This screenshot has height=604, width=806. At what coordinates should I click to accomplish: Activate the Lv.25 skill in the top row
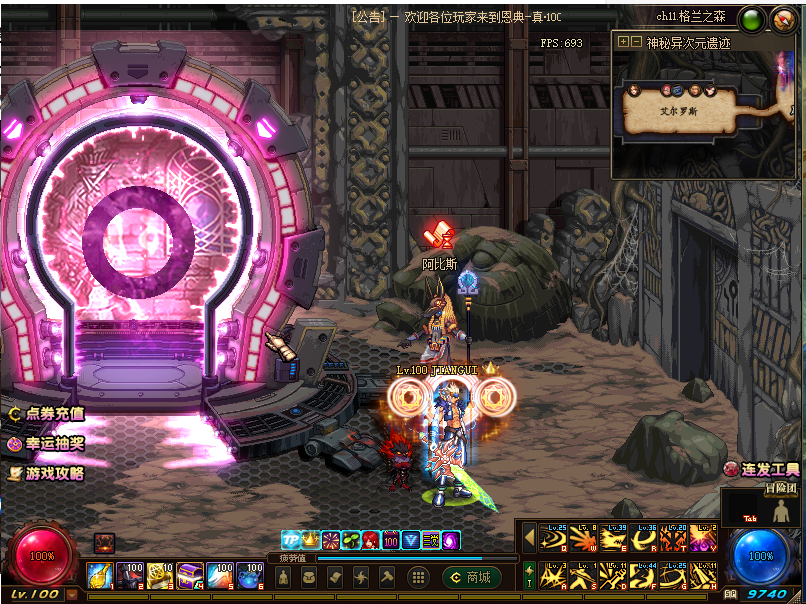(x=553, y=539)
